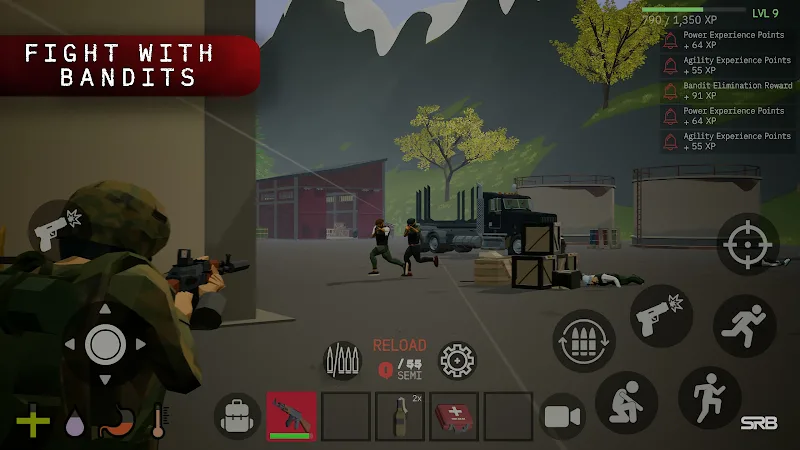This screenshot has height=450, width=800.
Task: Activate the crosshair aim button
Action: [747, 244]
